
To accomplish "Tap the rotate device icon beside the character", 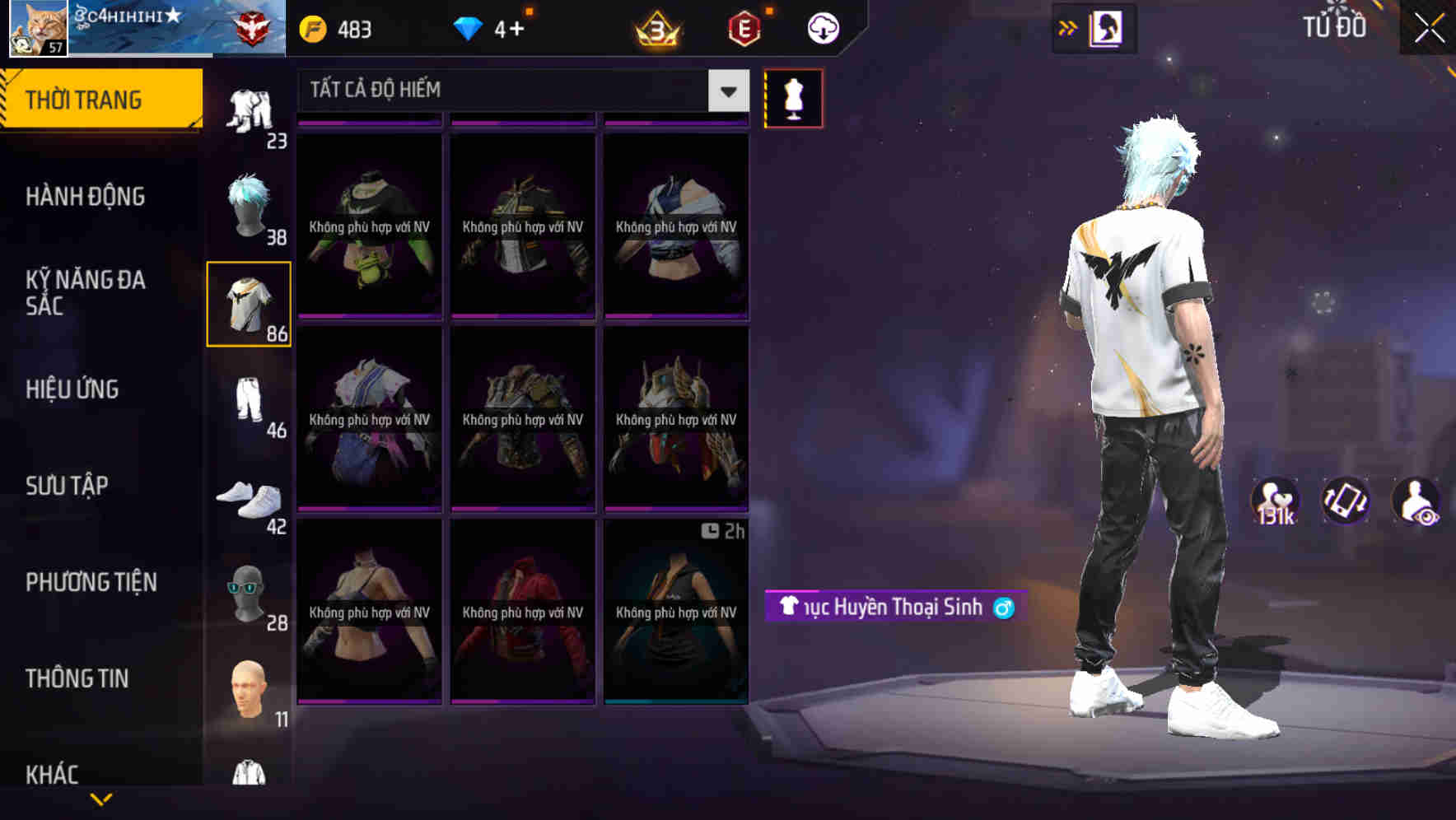I will [x=1345, y=501].
